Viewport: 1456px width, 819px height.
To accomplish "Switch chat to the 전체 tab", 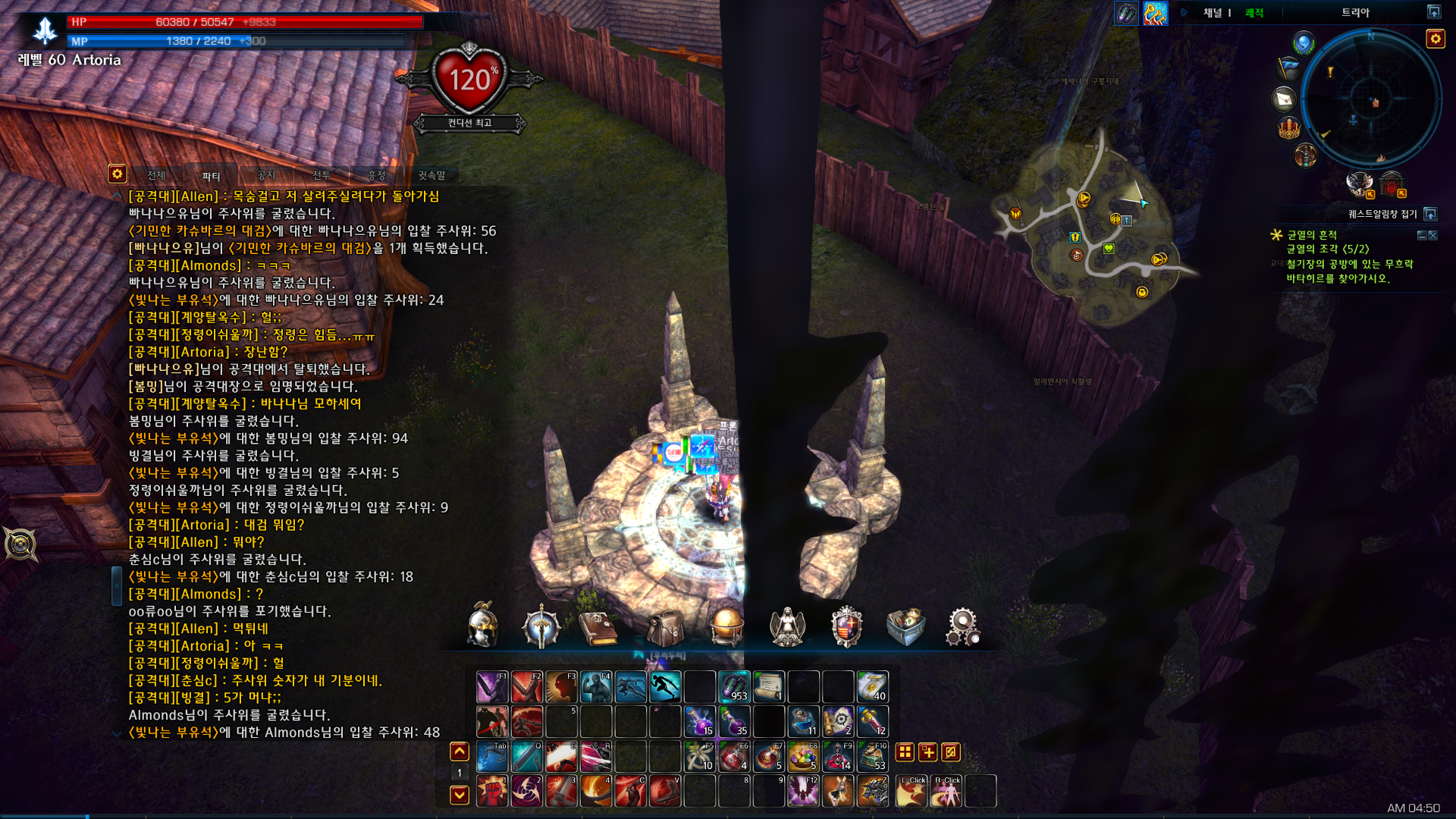I will (x=156, y=175).
